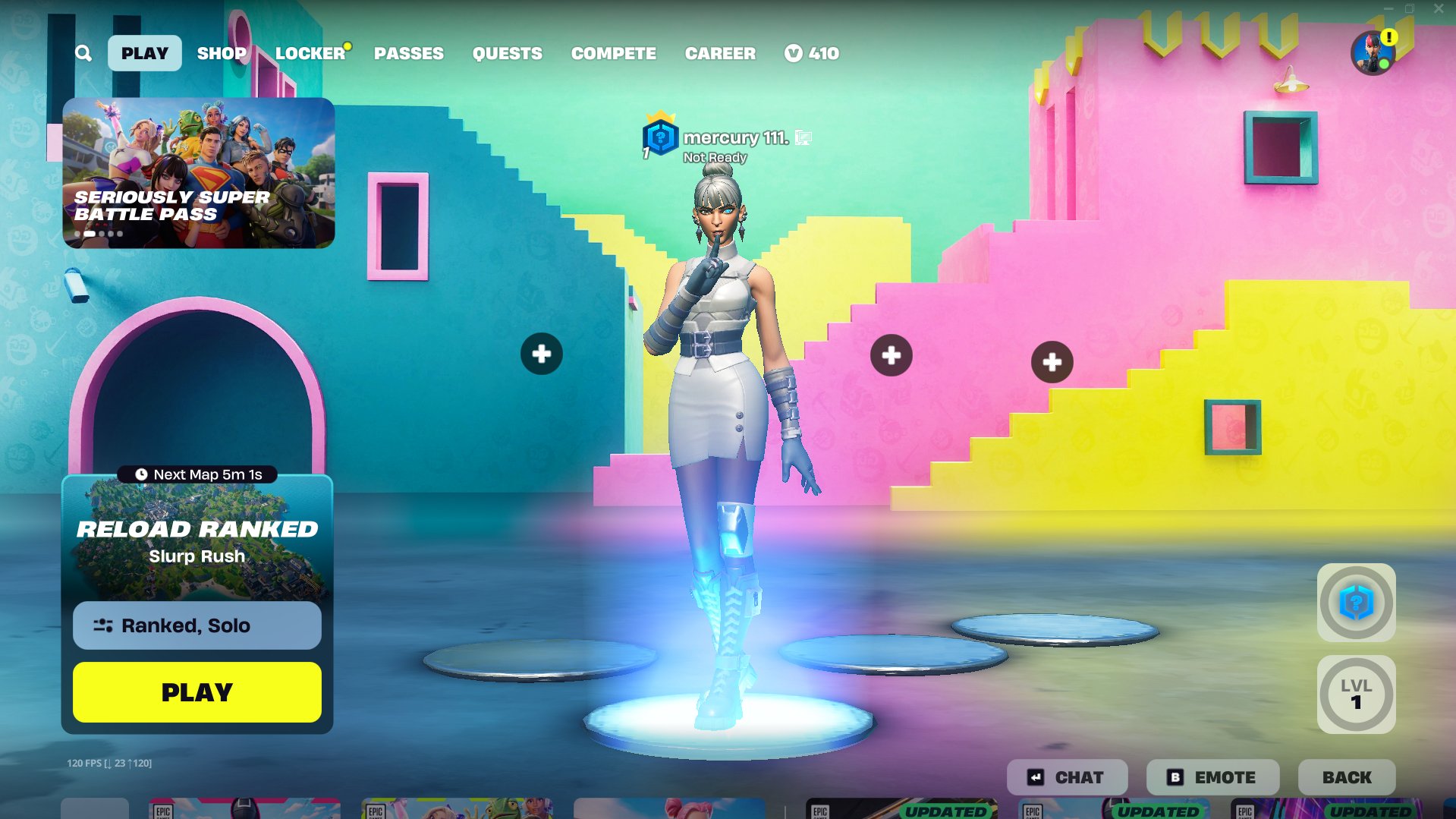
Task: Click the ranked emblem icon above LVL
Action: [1355, 603]
